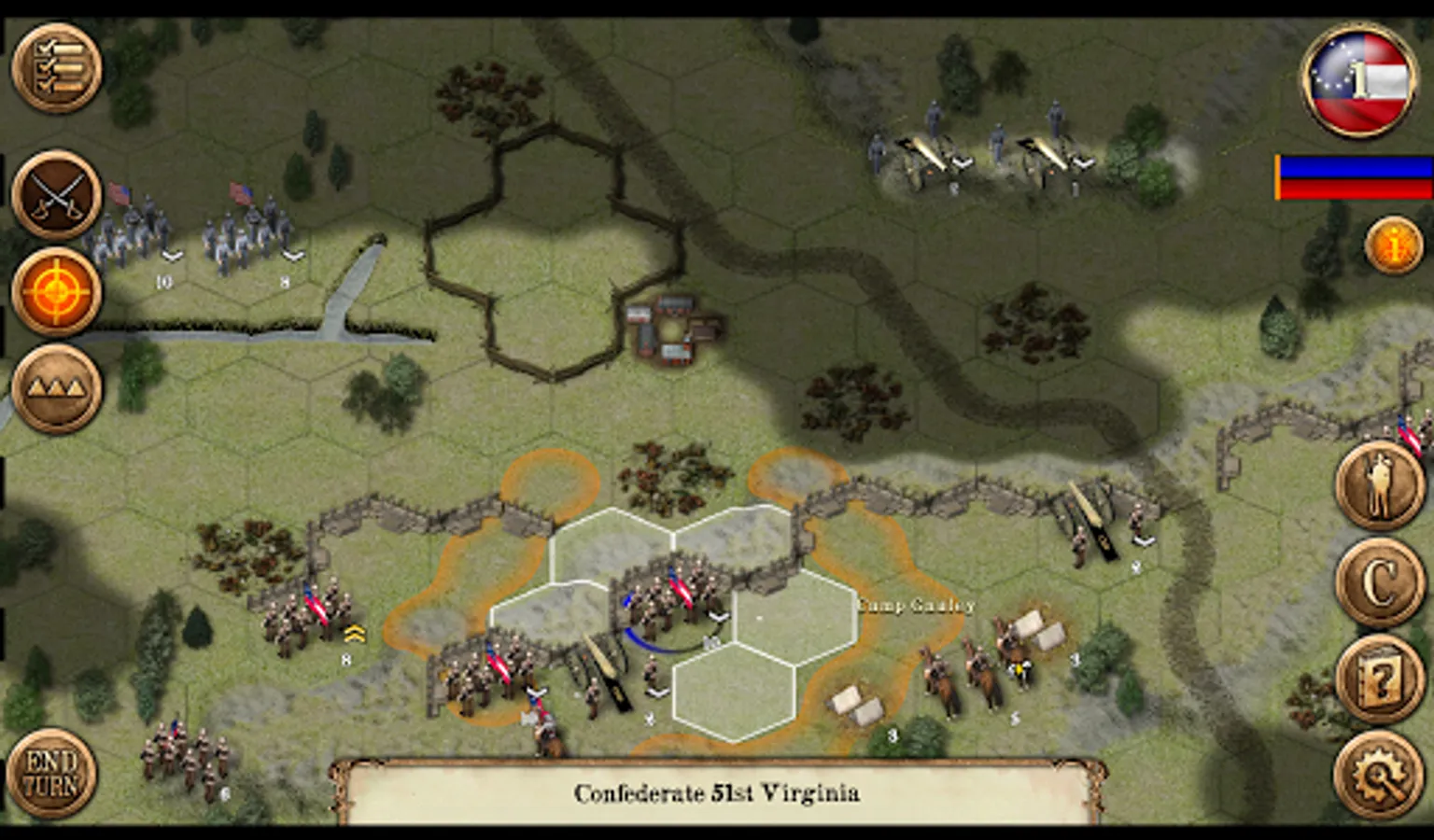
Task: Select the soldier silhouette button
Action: [x=1380, y=487]
